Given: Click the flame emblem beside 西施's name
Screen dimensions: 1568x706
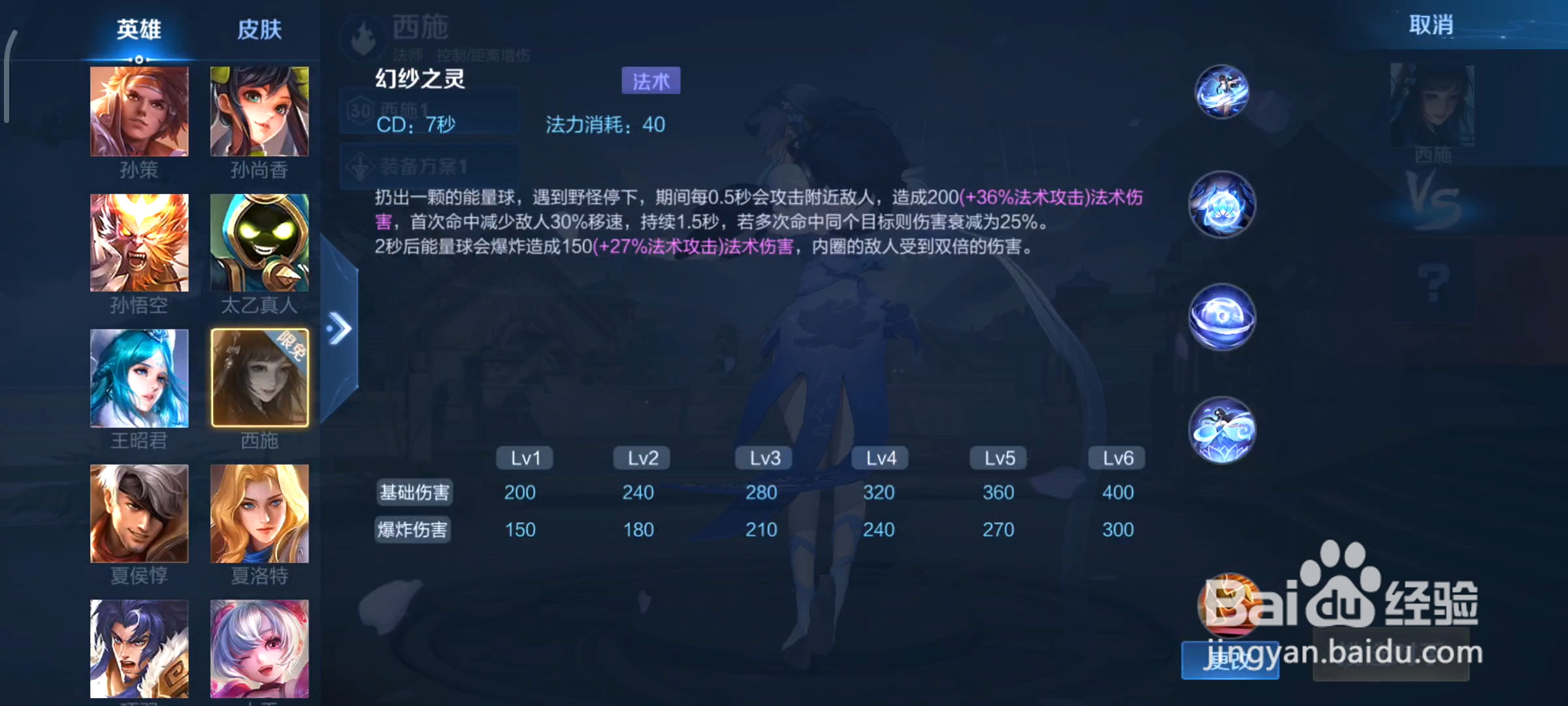Looking at the screenshot, I should coord(363,37).
